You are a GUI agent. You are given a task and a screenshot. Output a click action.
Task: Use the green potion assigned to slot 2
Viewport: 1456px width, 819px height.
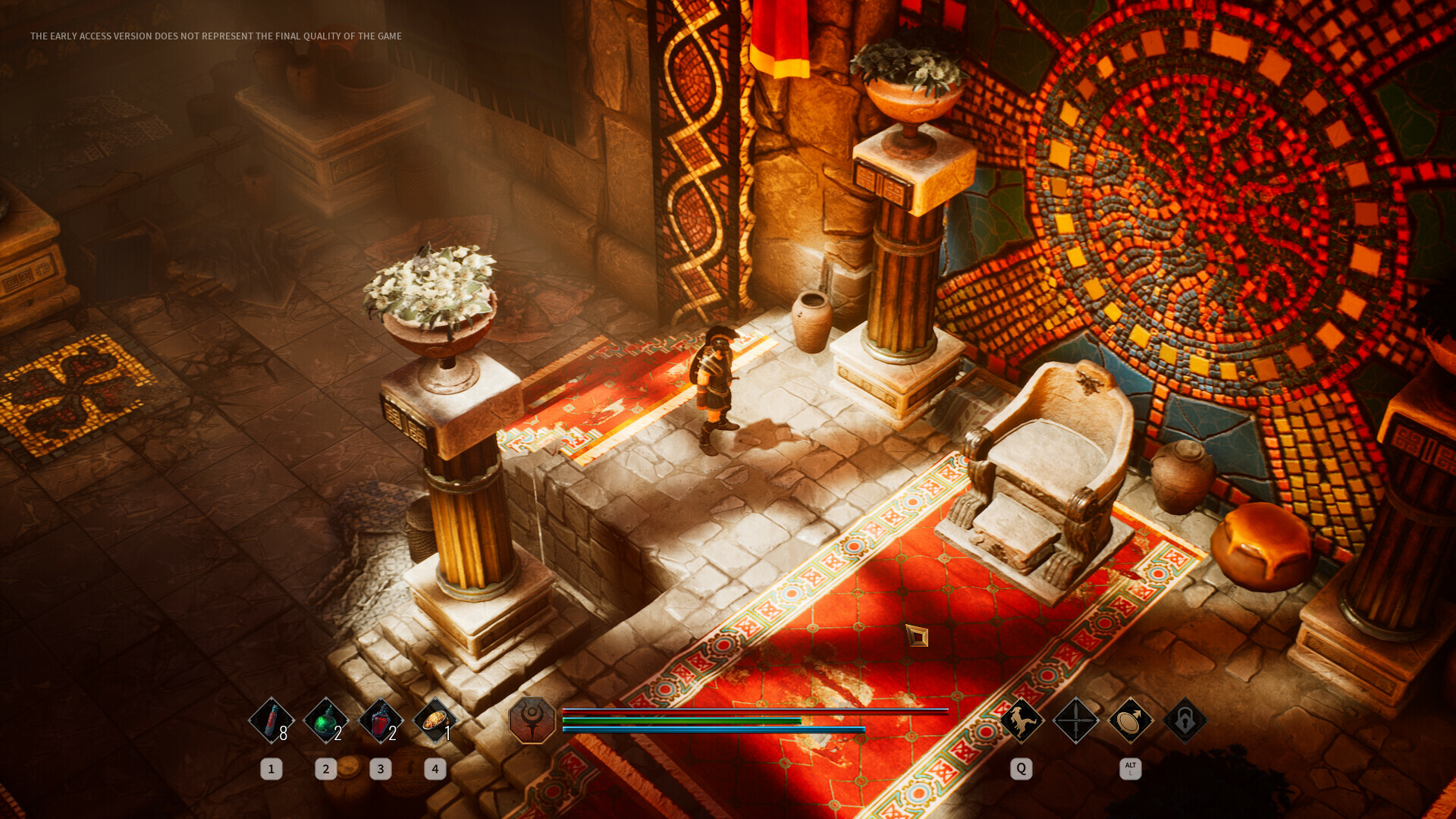[325, 722]
